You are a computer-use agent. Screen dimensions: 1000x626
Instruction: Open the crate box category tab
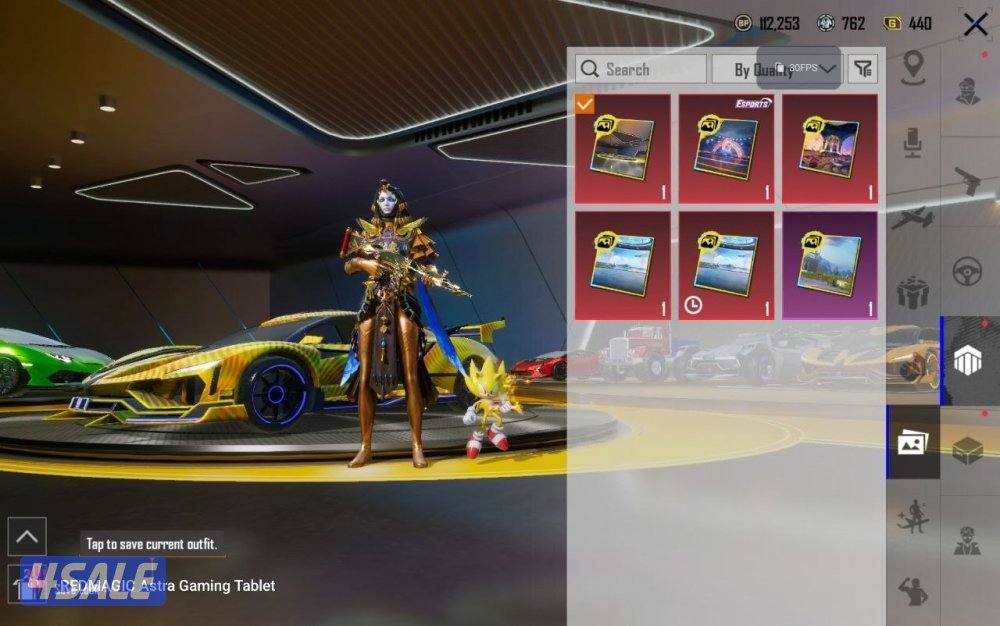(967, 450)
